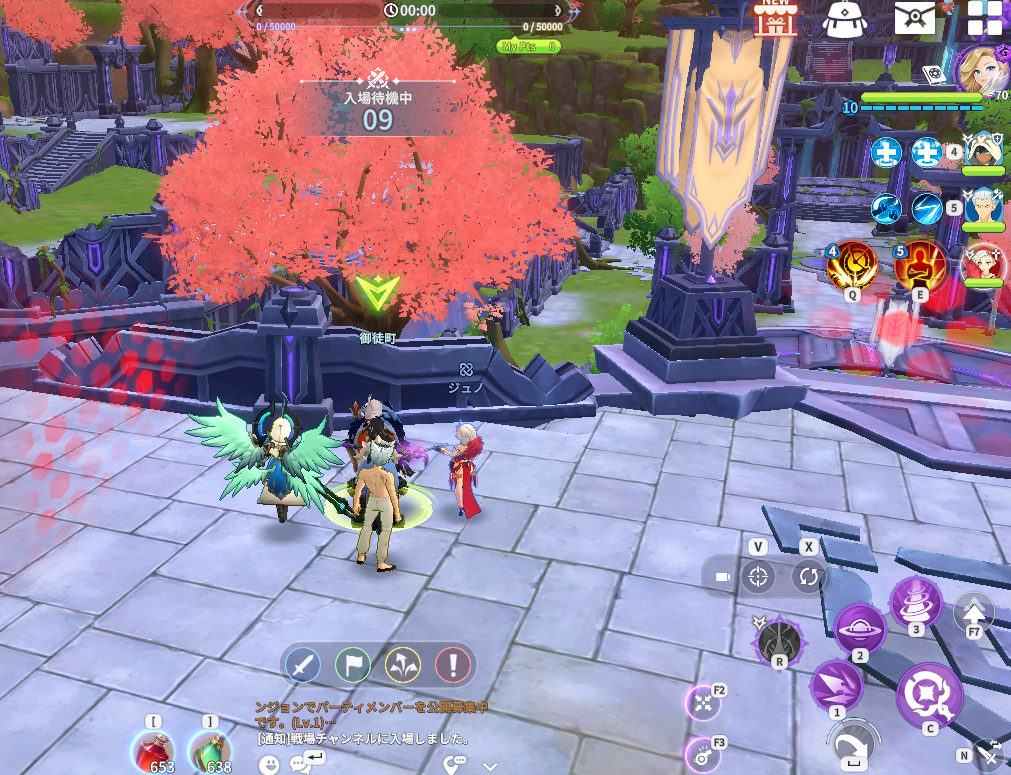Open the shop marked NEW
Viewport: 1011px width, 775px height.
tap(774, 18)
